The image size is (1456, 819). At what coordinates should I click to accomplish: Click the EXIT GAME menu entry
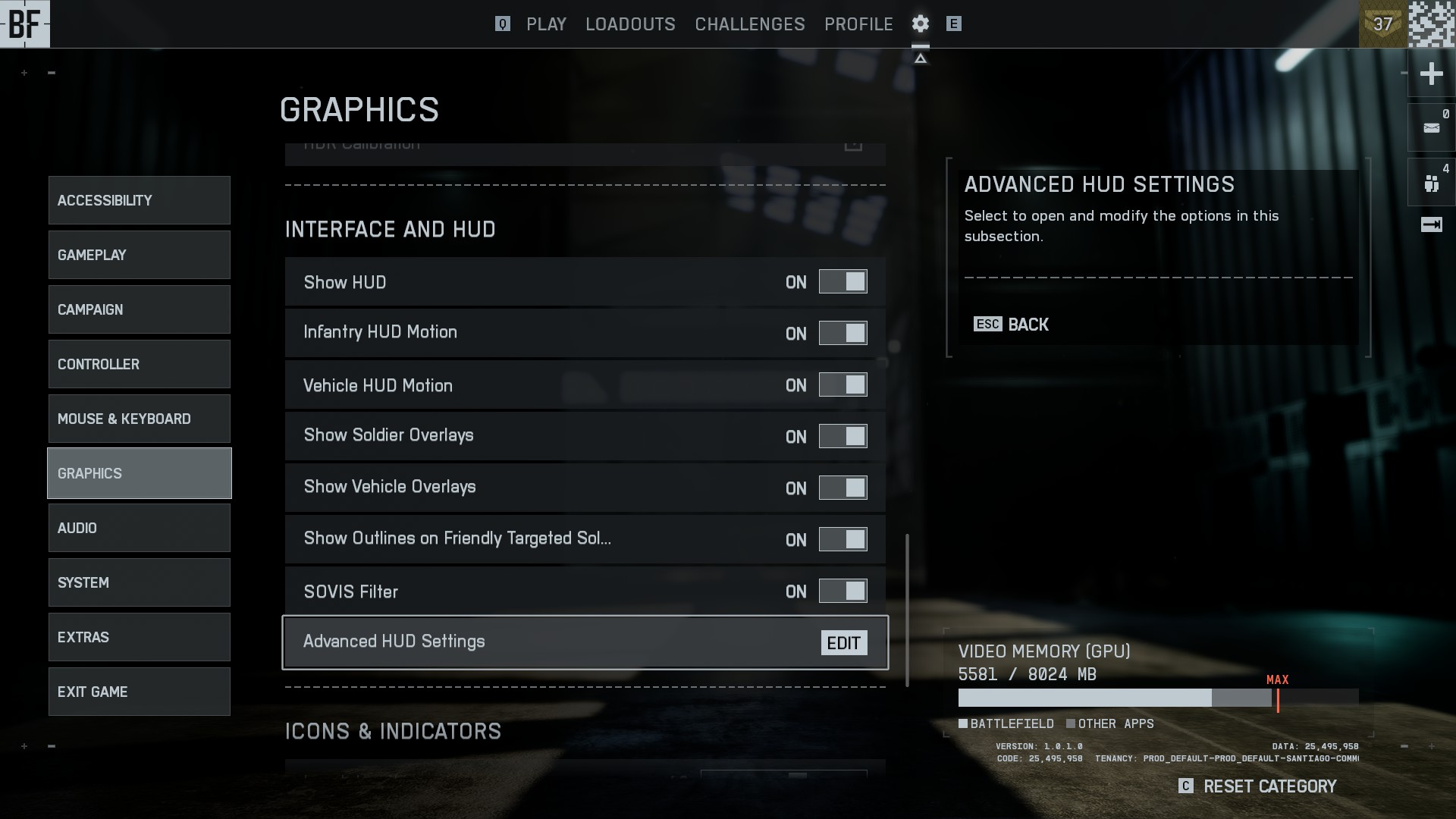(x=140, y=692)
